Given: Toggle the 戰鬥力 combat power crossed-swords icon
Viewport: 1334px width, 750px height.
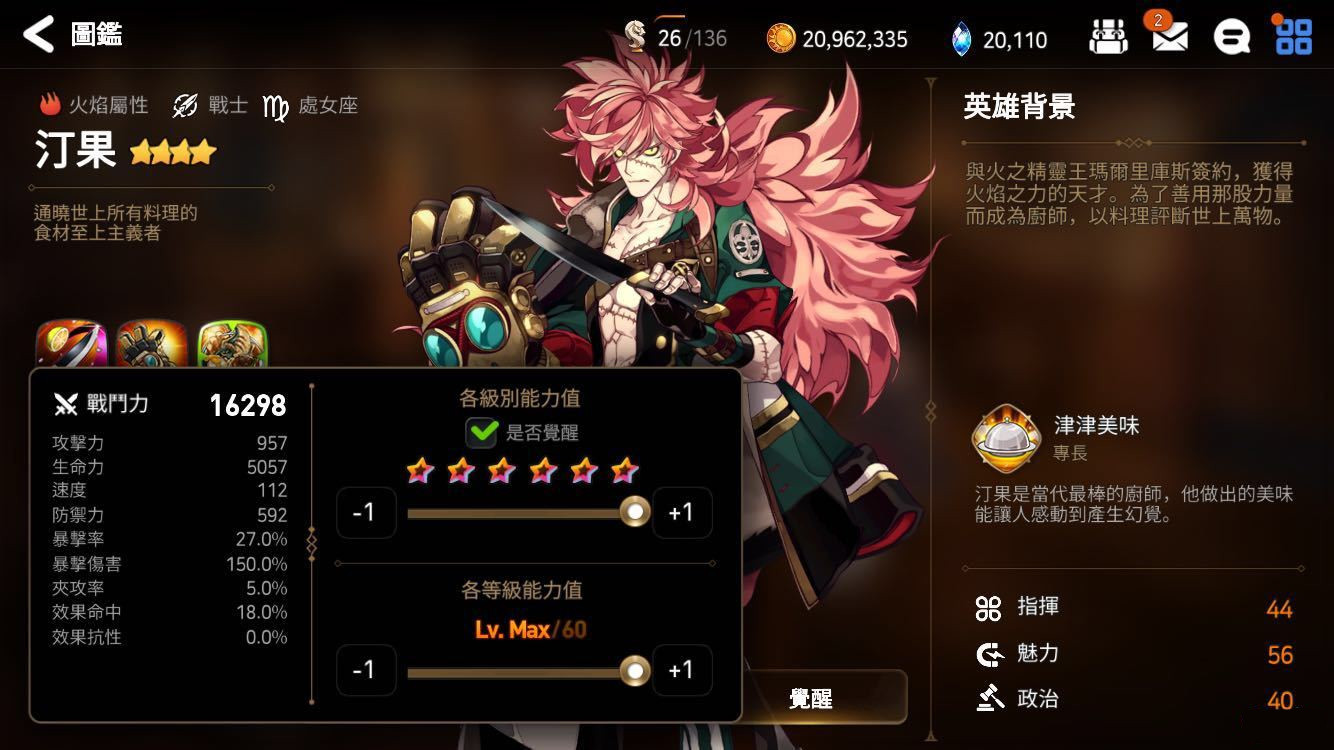Looking at the screenshot, I should pos(66,404).
